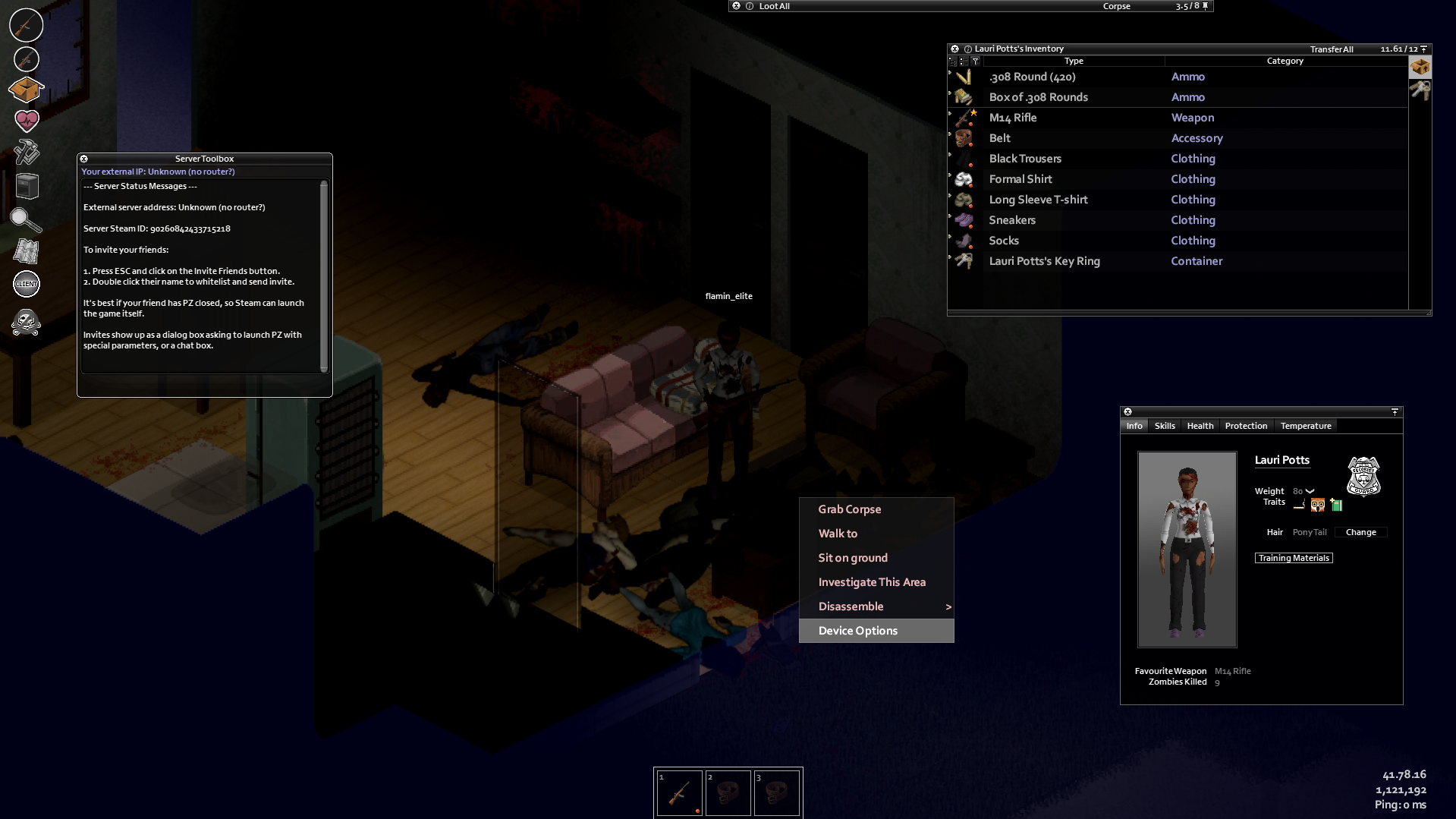Viewport: 1456px width, 819px height.
Task: Open the crafting menu hammer icon
Action: click(x=27, y=153)
